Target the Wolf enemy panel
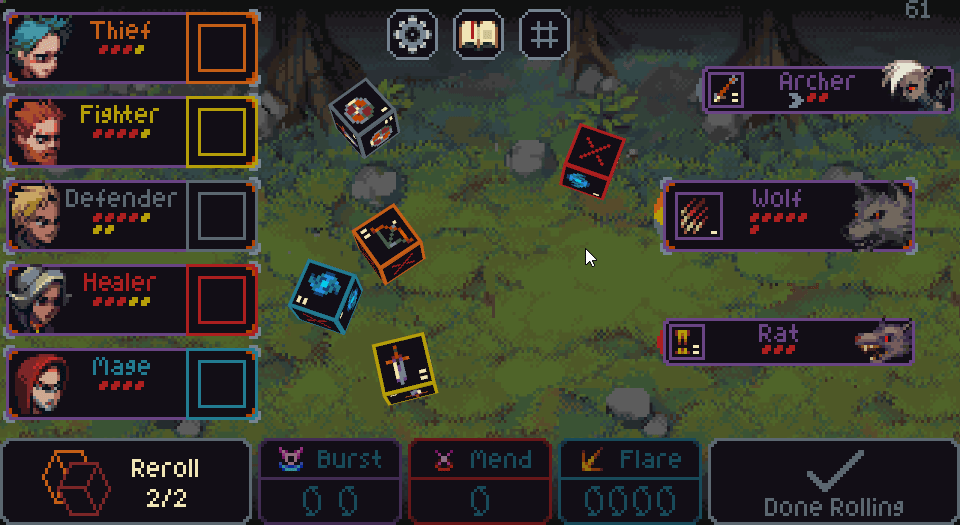The image size is (960, 525). pyautogui.click(x=788, y=215)
